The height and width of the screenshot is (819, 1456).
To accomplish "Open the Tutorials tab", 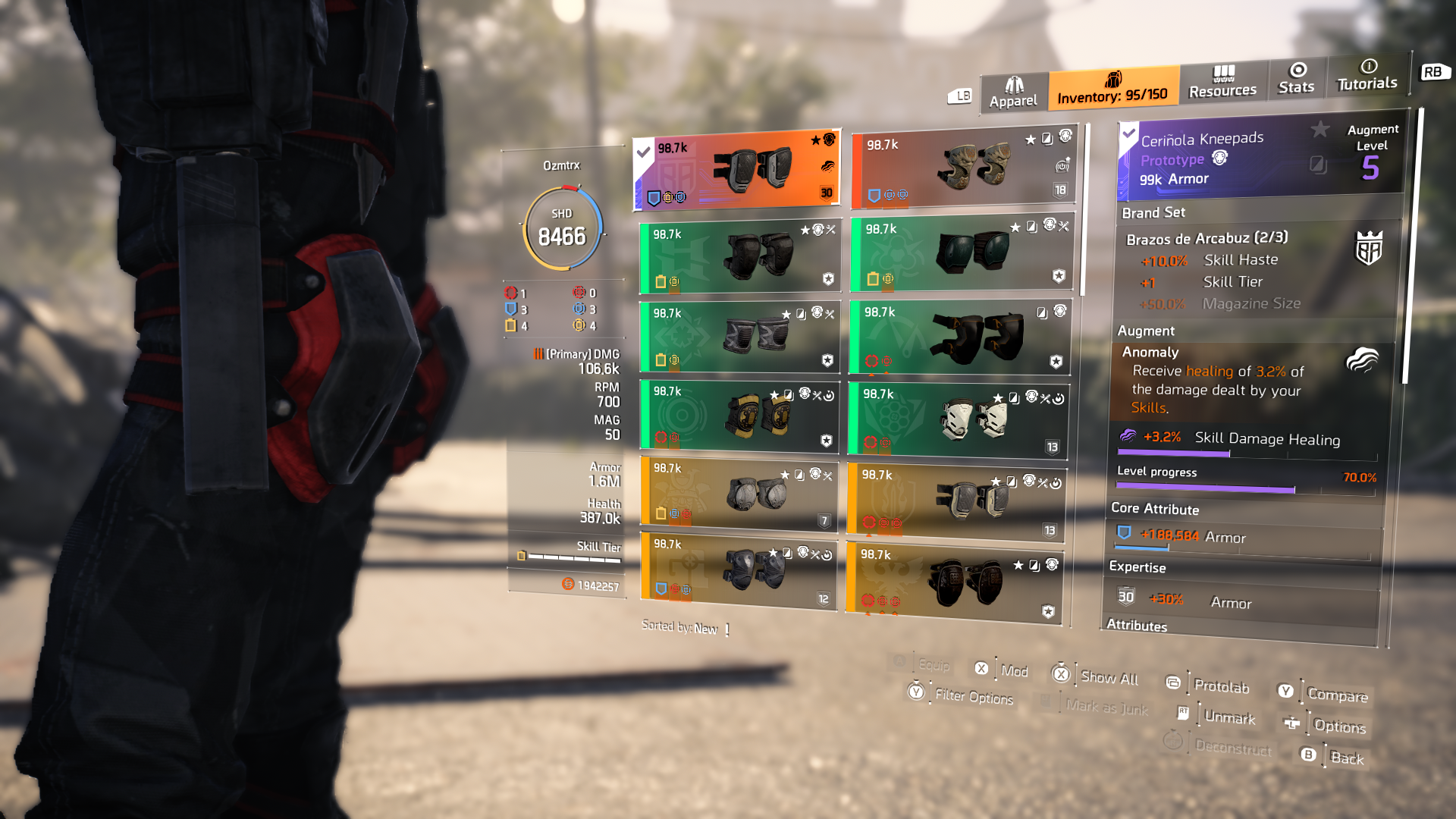I will coord(1367,76).
